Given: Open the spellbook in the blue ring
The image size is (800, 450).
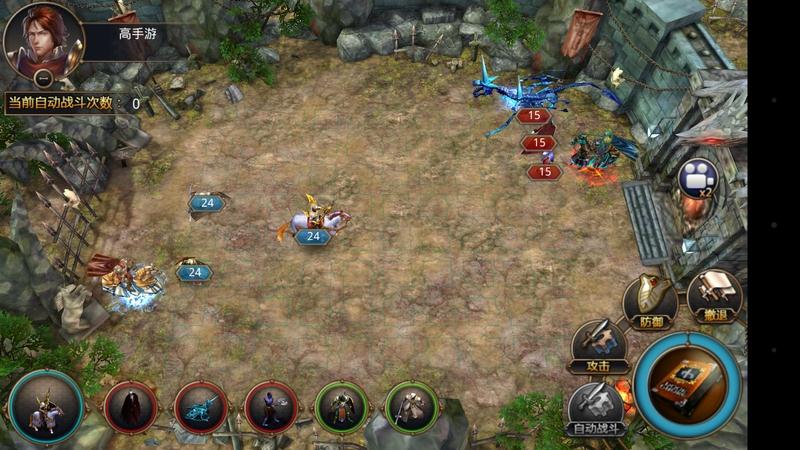Looking at the screenshot, I should coord(687,383).
